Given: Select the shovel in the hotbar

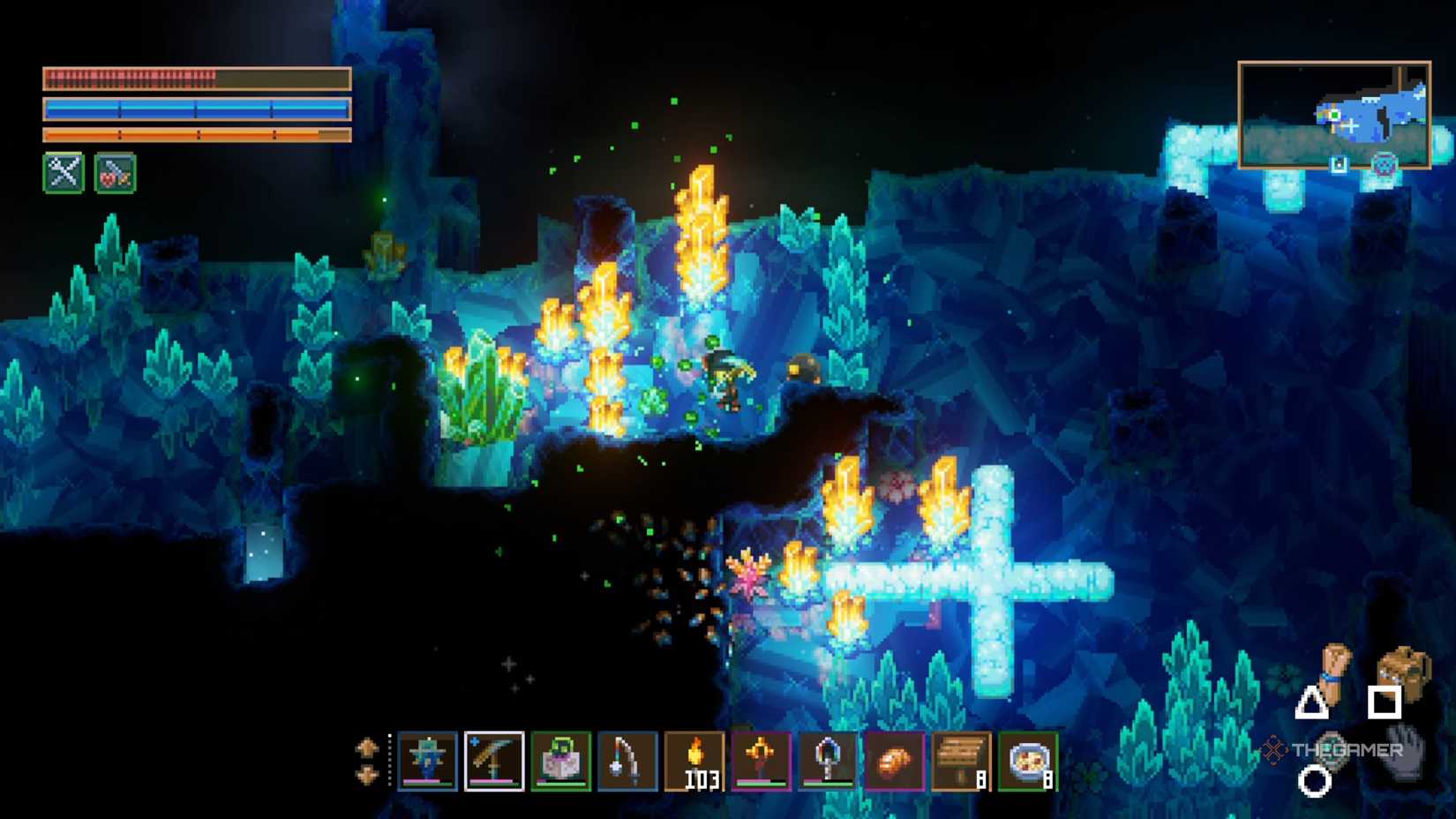Looking at the screenshot, I should tap(828, 760).
